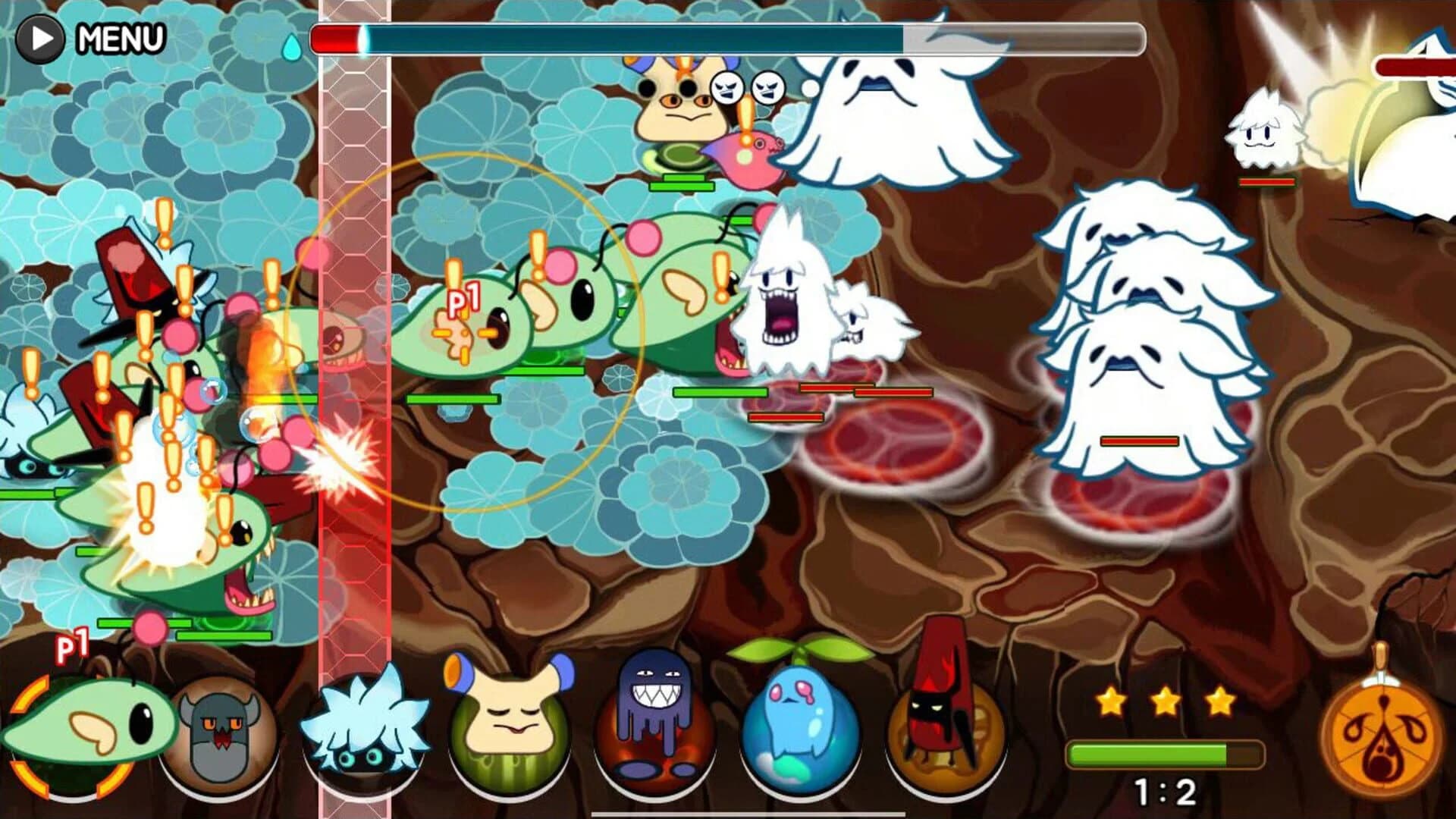Click the boss health bar in top right

pyautogui.click(x=1418, y=66)
